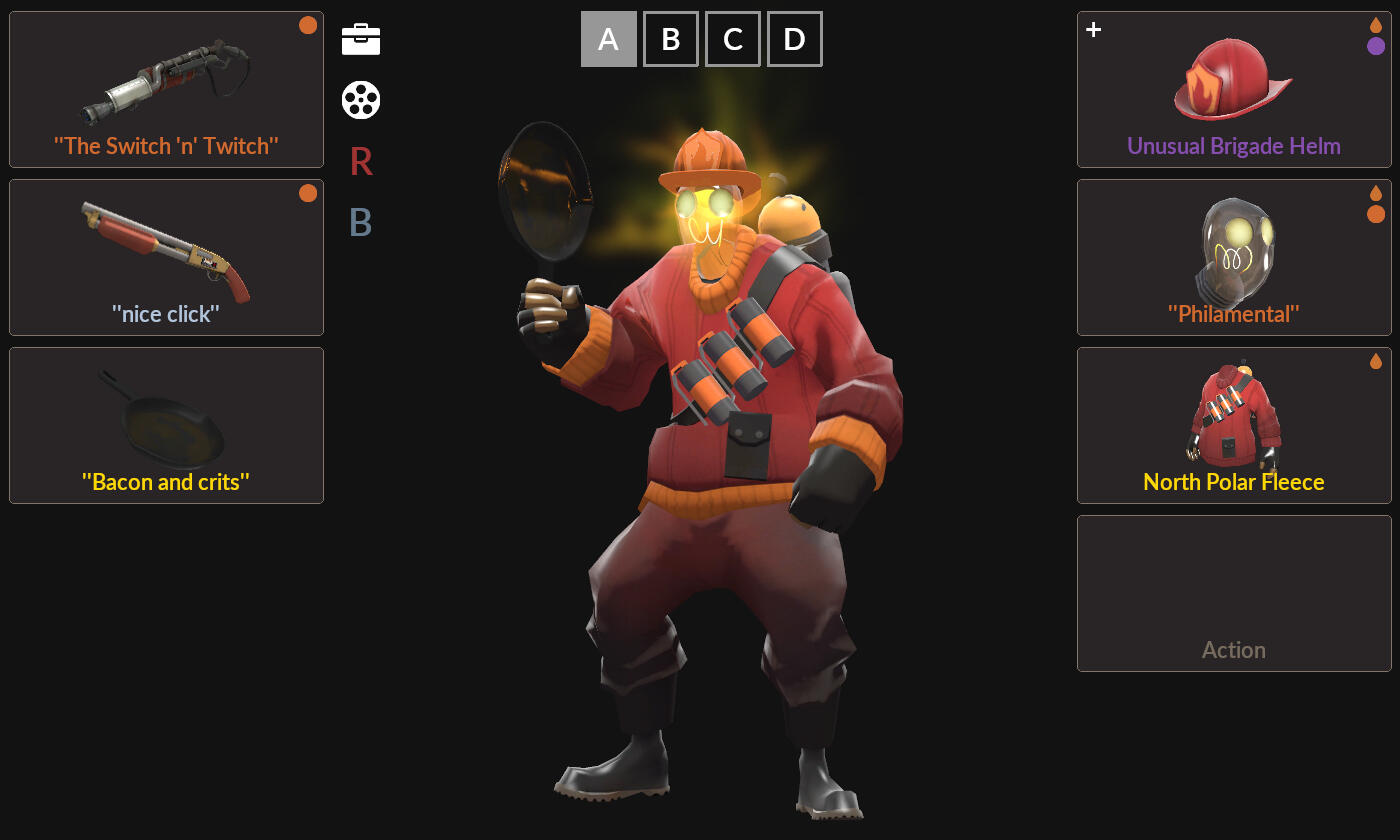The height and width of the screenshot is (840, 1400).
Task: Open the film reel icon
Action: [x=361, y=100]
